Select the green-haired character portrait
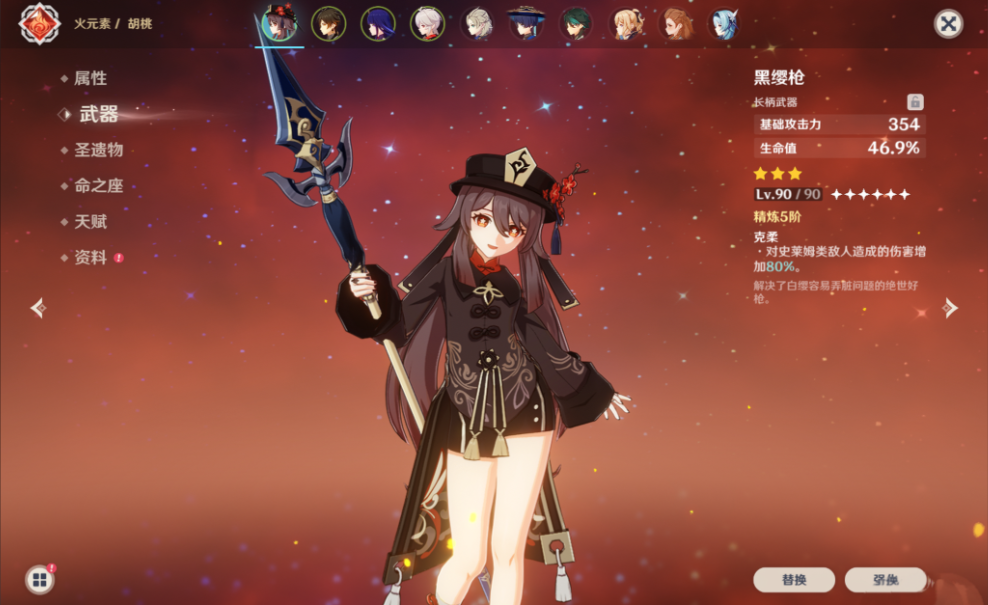This screenshot has width=988, height=605. (x=575, y=23)
